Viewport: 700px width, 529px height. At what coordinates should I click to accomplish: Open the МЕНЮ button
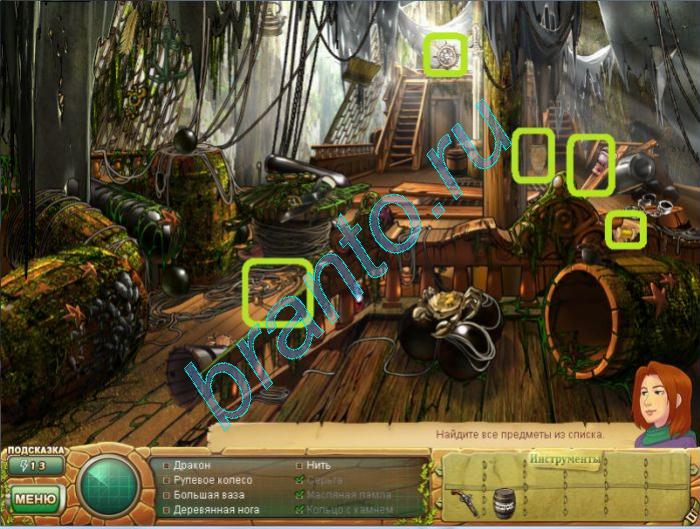coord(35,497)
